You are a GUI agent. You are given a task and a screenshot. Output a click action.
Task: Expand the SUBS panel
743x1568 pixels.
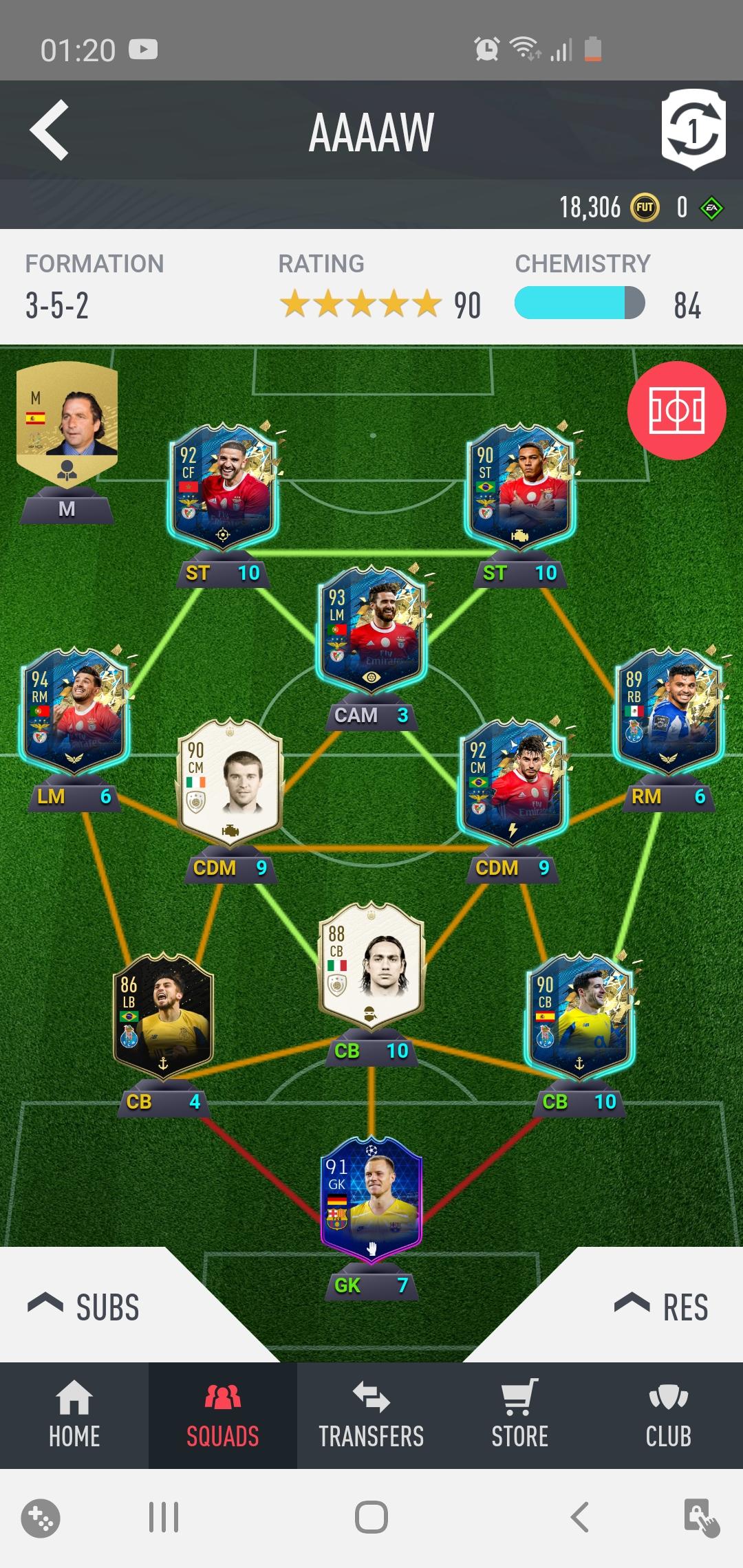(84, 1307)
